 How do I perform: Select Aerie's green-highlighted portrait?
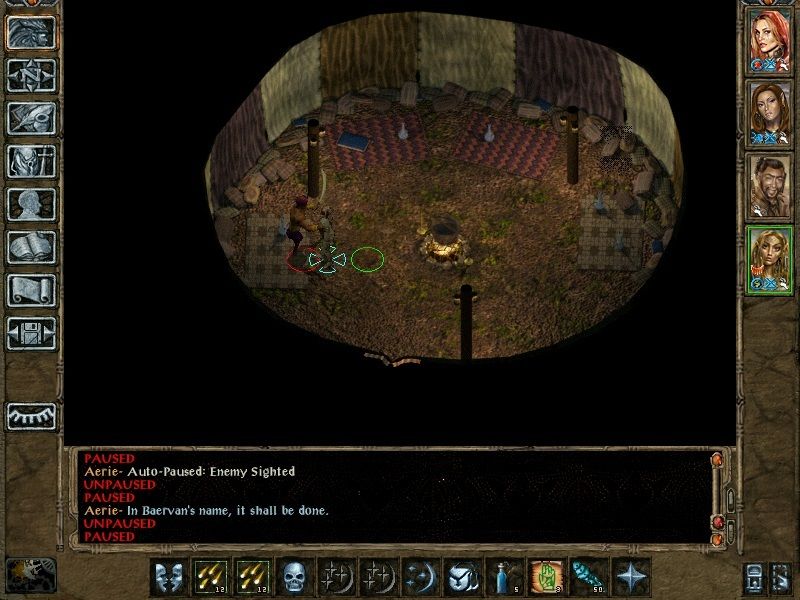(770, 259)
